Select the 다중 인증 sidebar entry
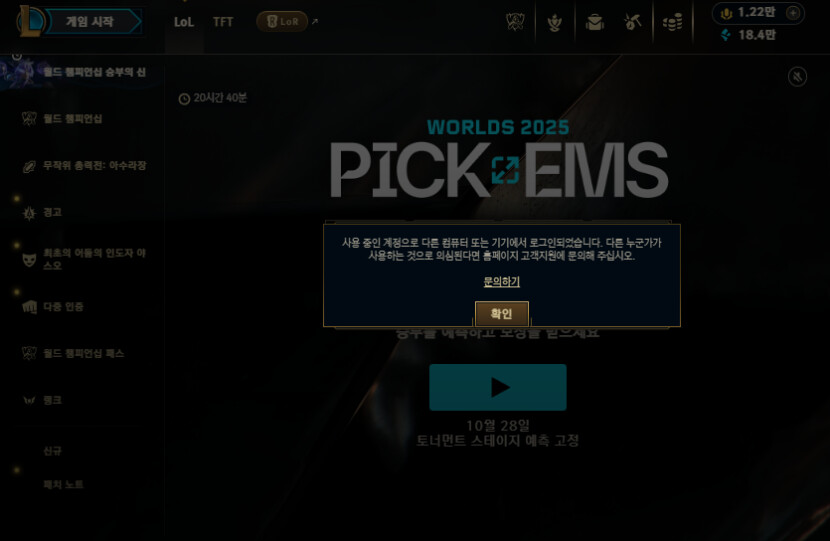 63,306
